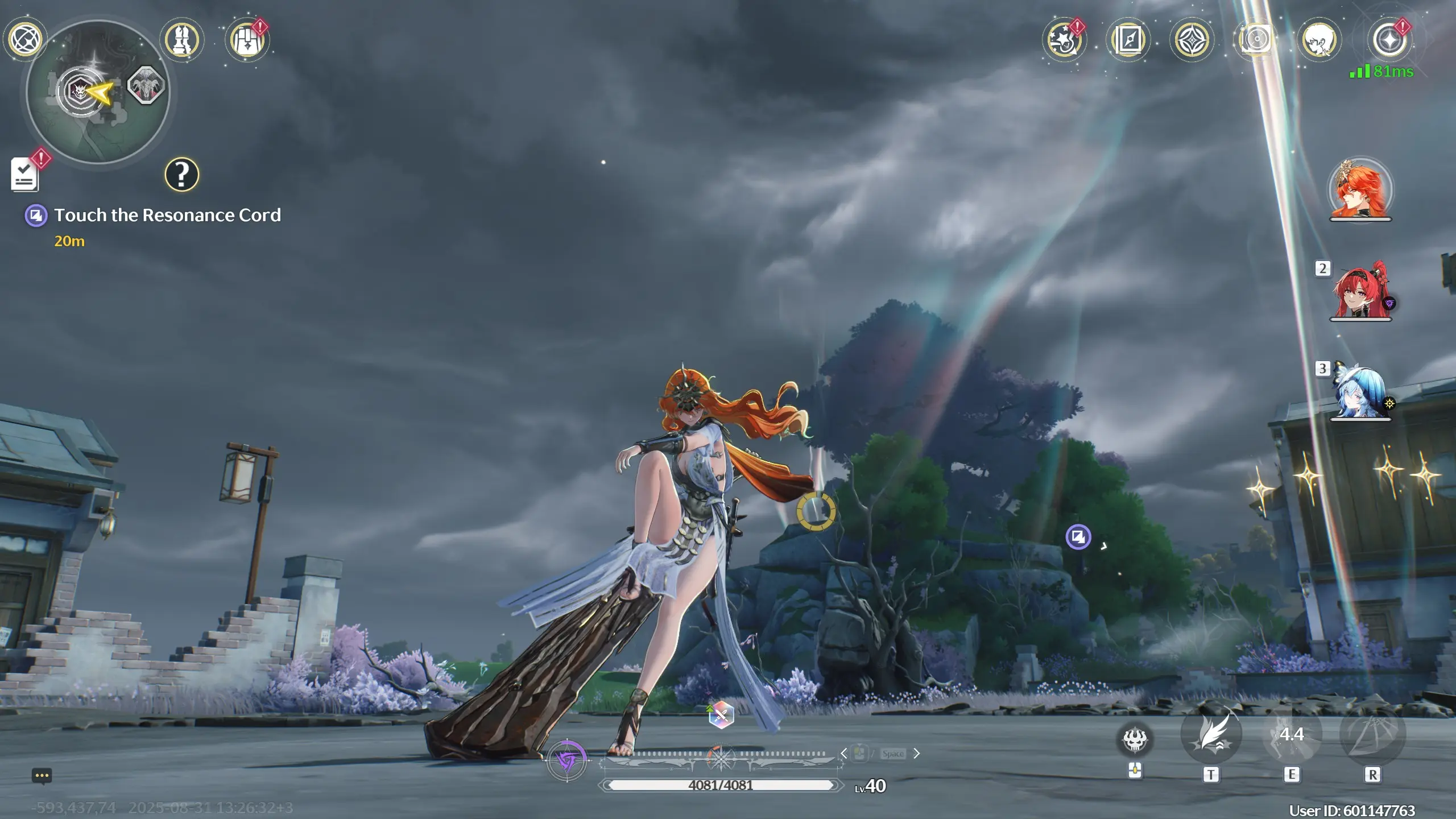Use the feather utility skill icon
Viewport: 1456px width, 819px height.
(x=1211, y=735)
